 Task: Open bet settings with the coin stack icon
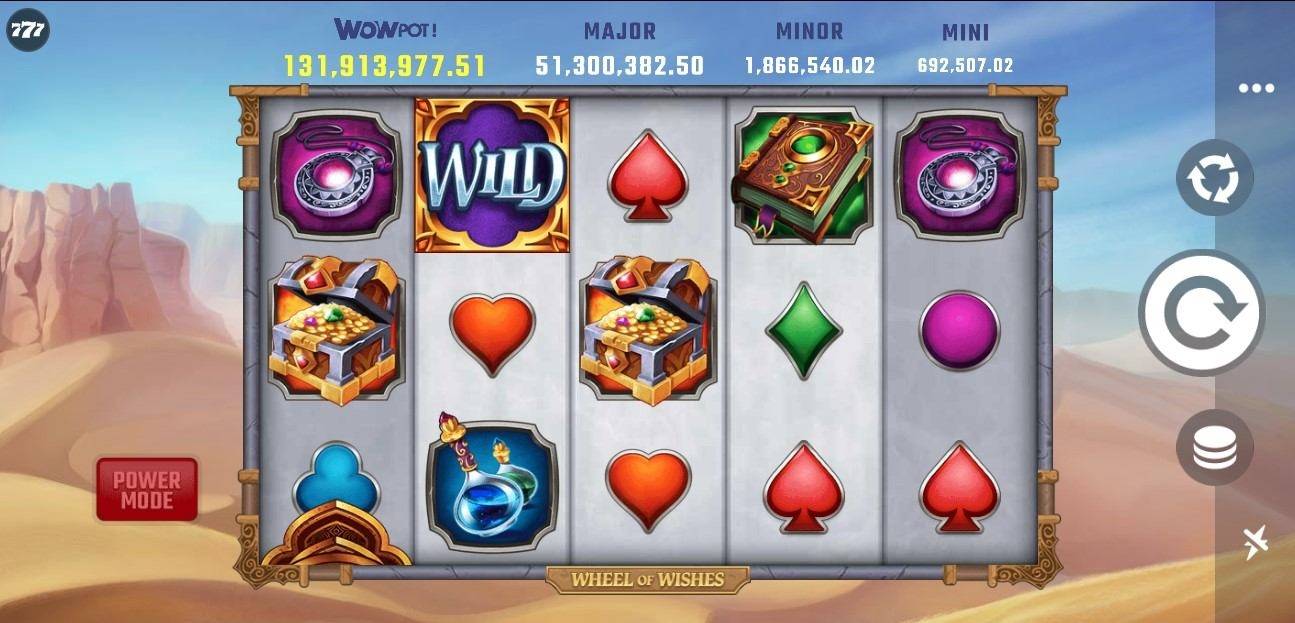pos(1214,447)
